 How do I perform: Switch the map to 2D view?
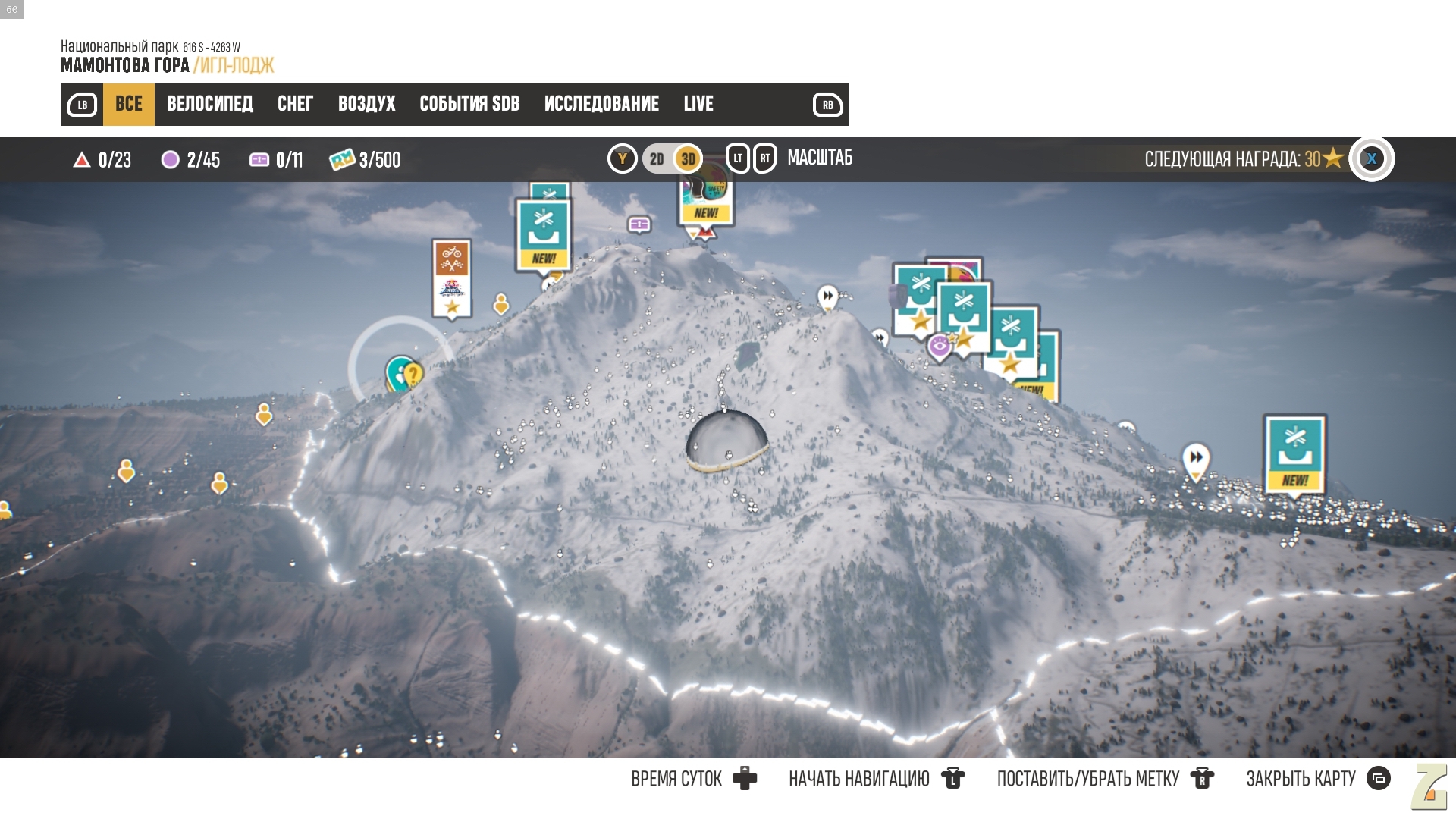coord(657,159)
